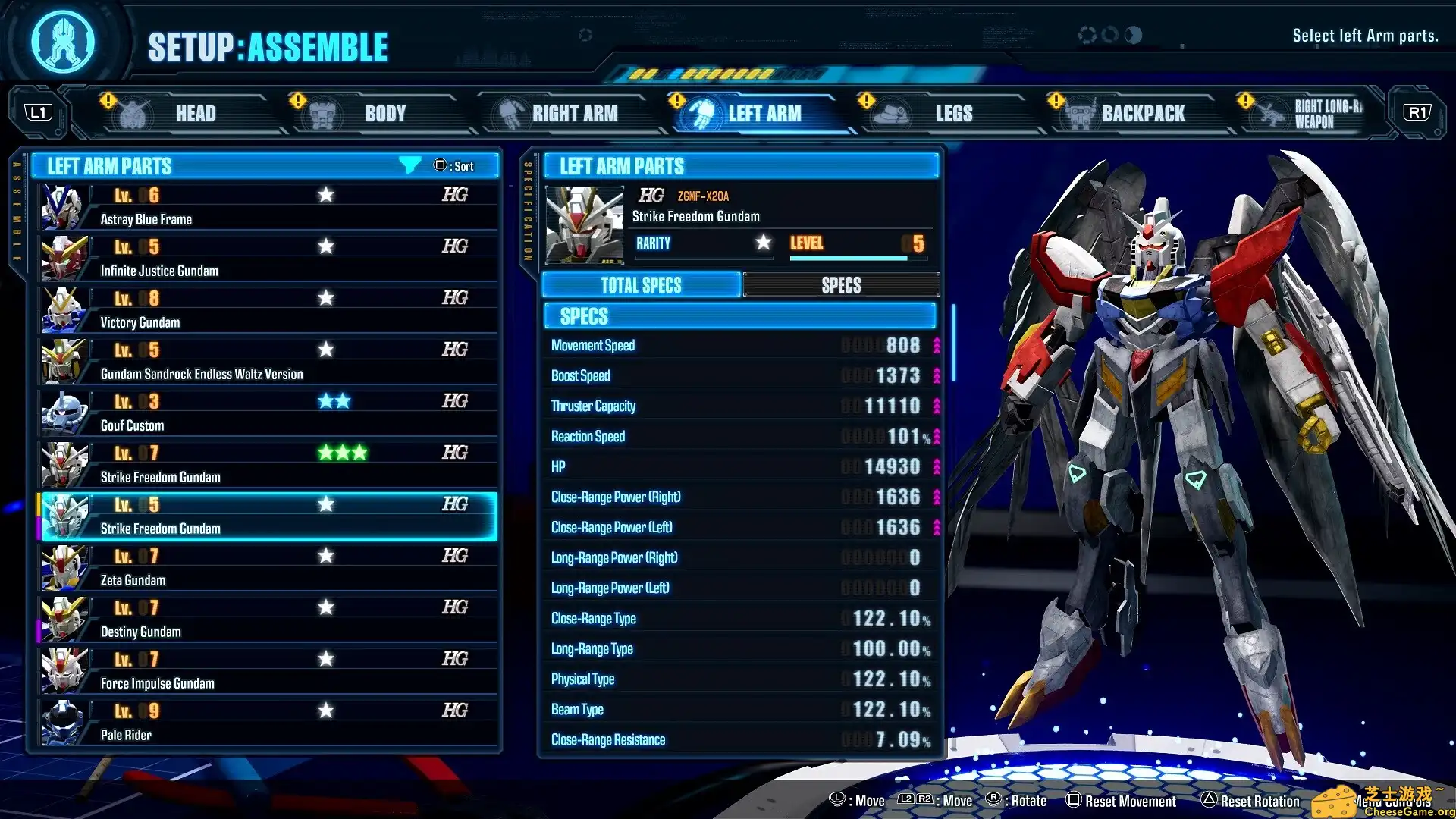The height and width of the screenshot is (819, 1456).
Task: Click the alert indicator on the LEGS tab
Action: 865,99
